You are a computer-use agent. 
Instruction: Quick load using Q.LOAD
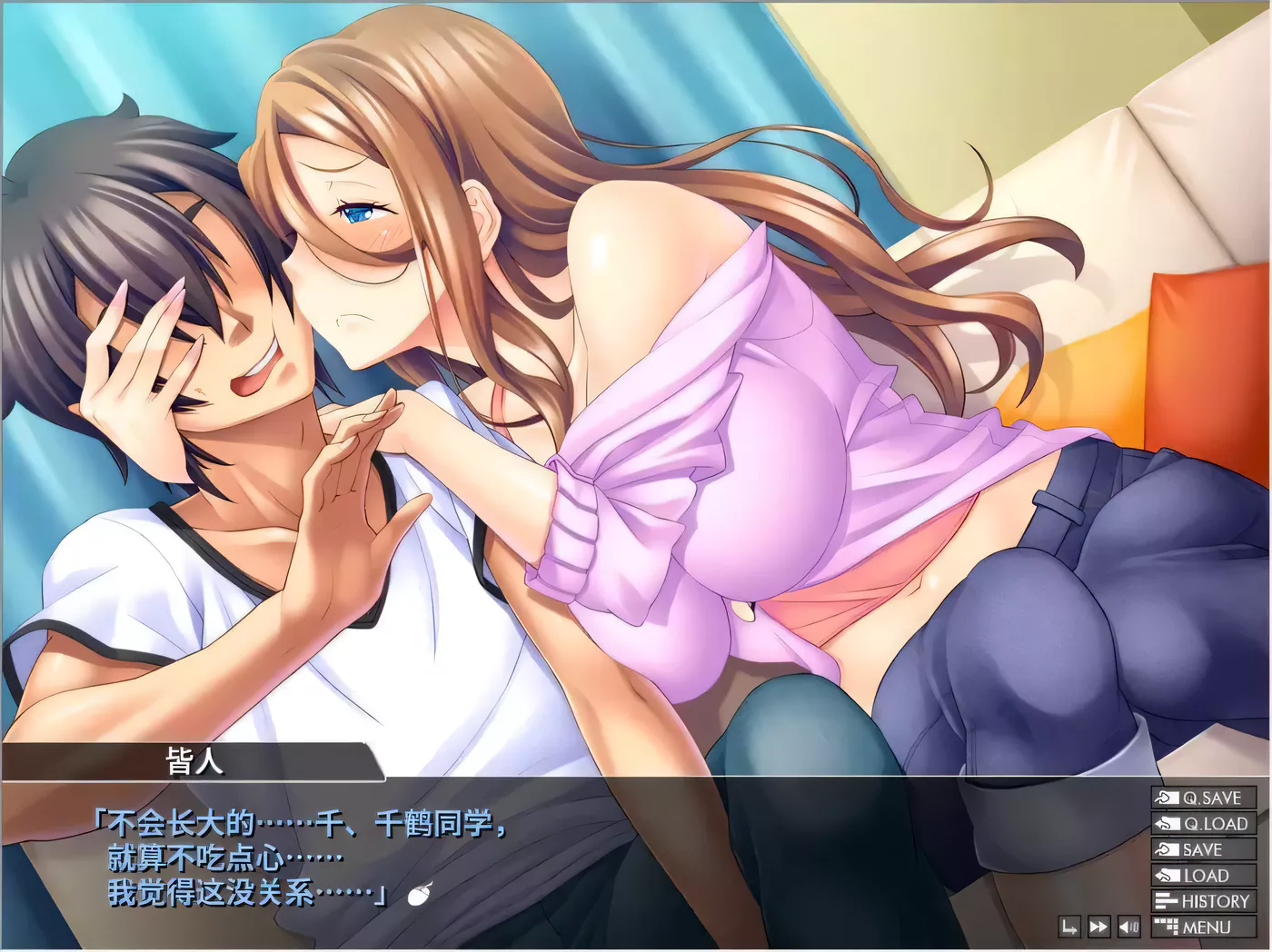pos(1204,824)
